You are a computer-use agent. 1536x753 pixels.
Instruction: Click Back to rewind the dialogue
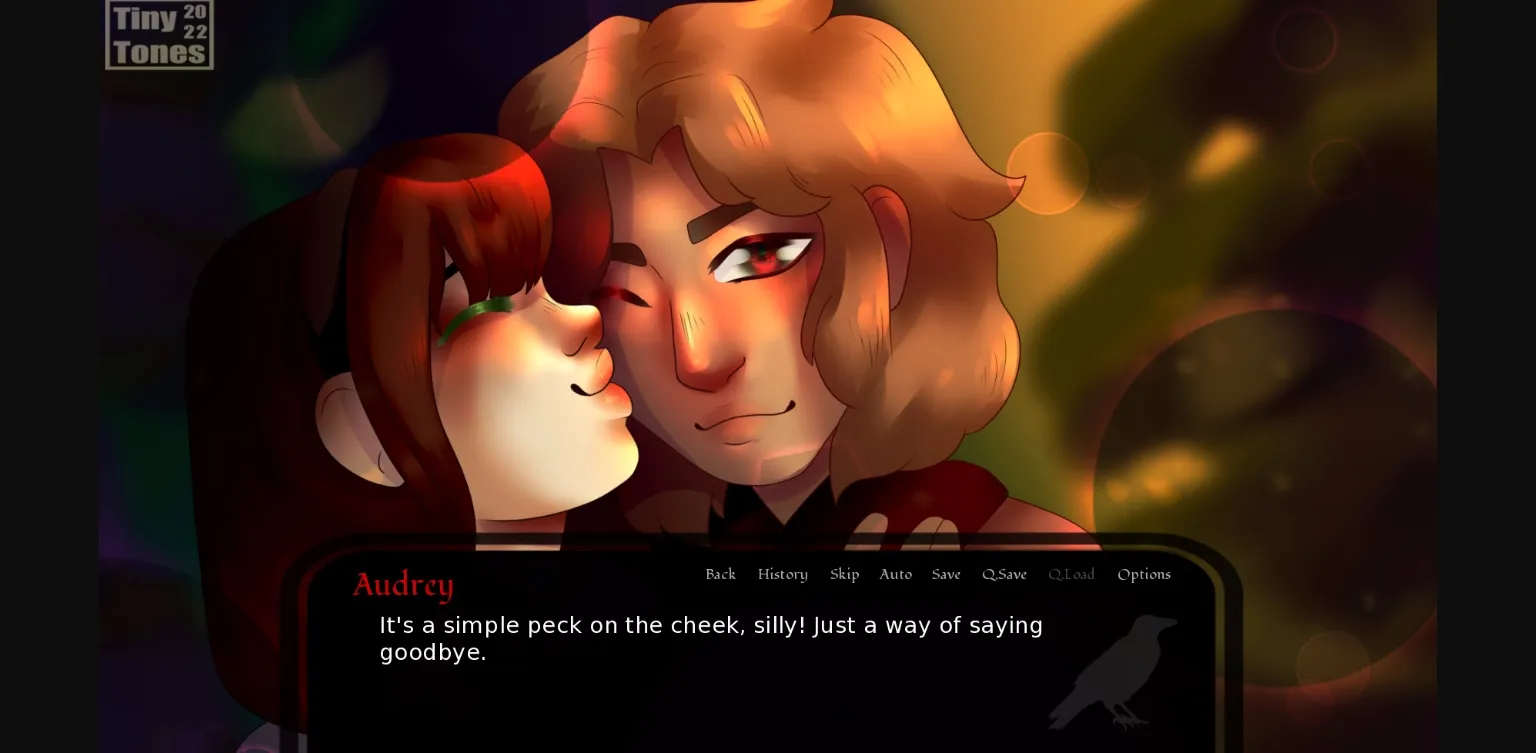720,574
